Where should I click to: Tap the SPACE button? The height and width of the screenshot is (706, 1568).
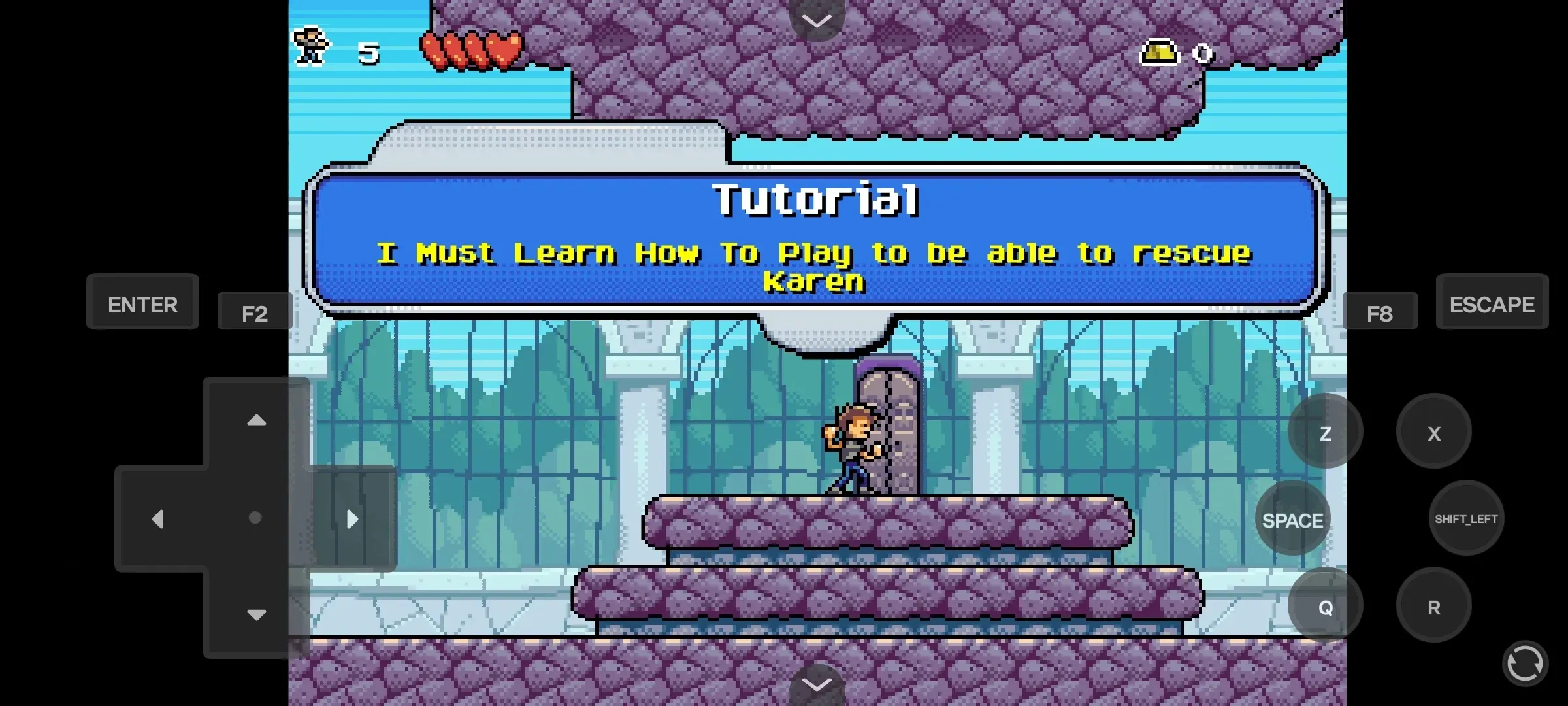pyautogui.click(x=1292, y=520)
